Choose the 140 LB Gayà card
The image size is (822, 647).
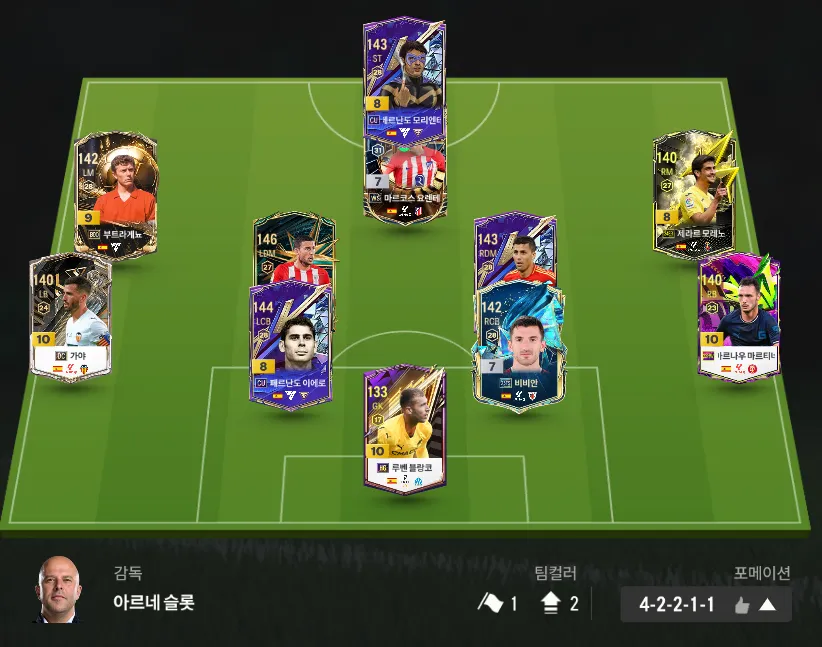(70, 316)
